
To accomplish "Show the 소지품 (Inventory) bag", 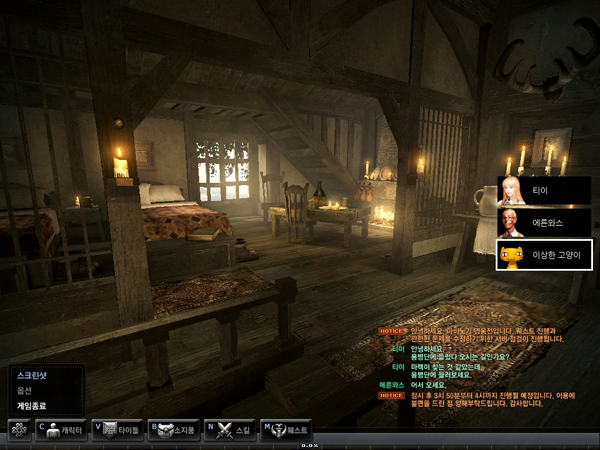I will point(174,428).
